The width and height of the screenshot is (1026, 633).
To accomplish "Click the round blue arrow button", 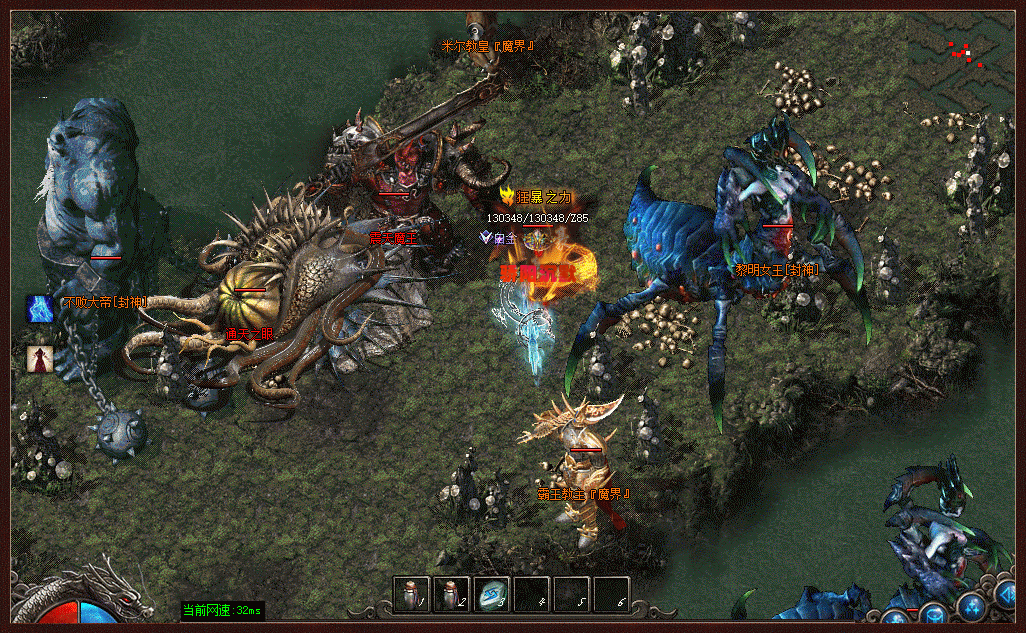I will [1008, 595].
